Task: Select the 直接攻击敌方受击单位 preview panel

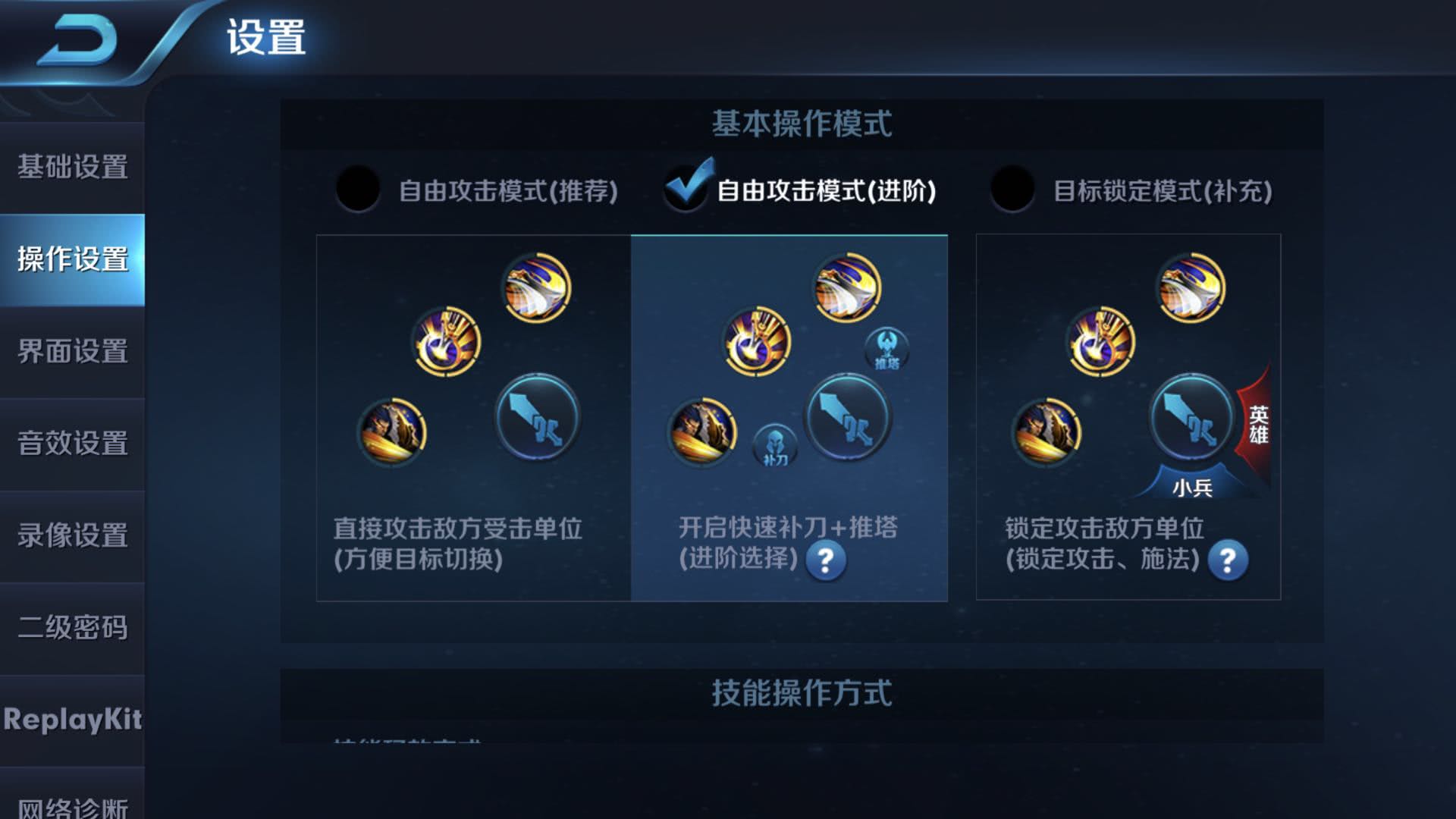Action: tap(473, 417)
